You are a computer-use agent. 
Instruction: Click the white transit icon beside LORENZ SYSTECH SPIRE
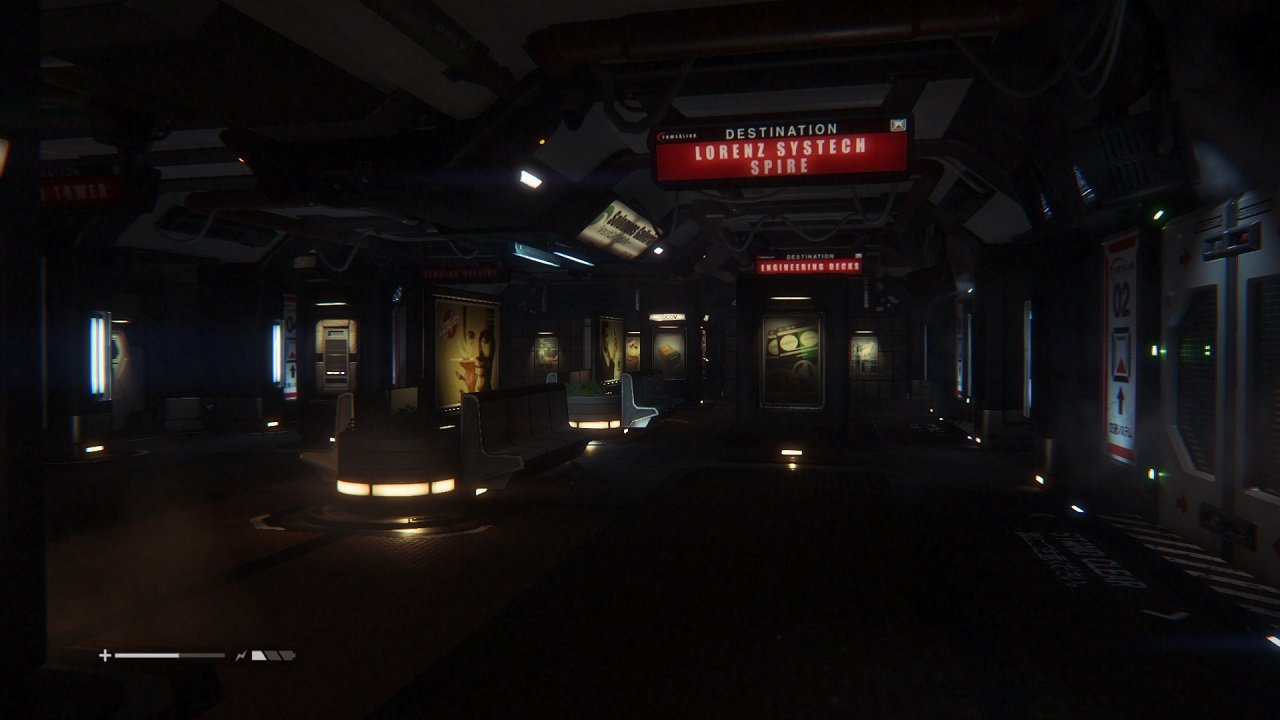point(898,124)
